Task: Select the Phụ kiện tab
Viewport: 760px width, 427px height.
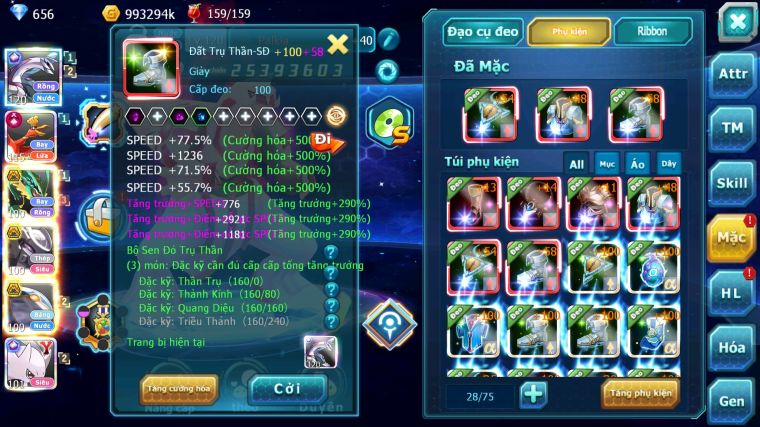Action: 568,32
